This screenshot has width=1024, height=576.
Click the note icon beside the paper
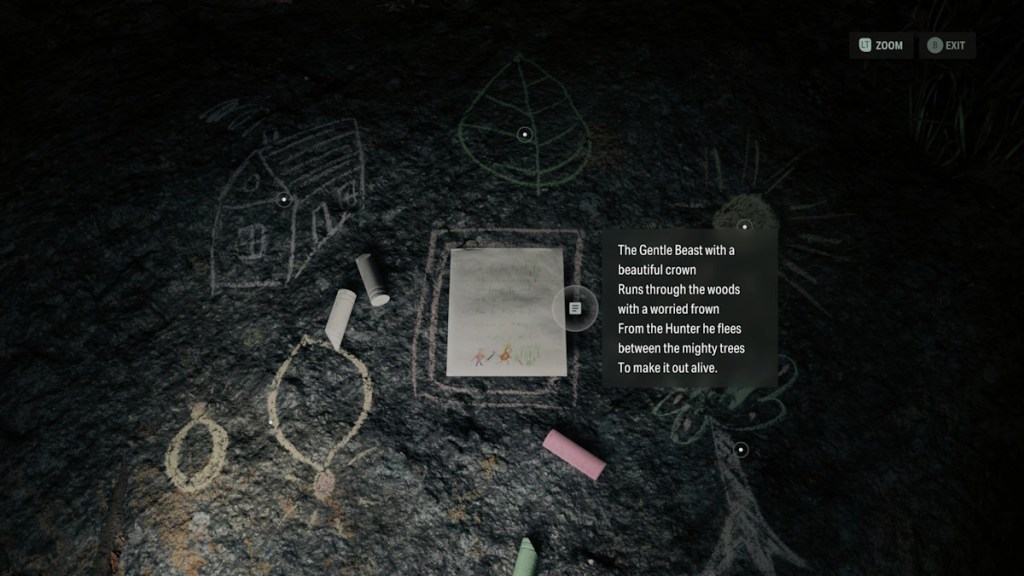point(574,308)
